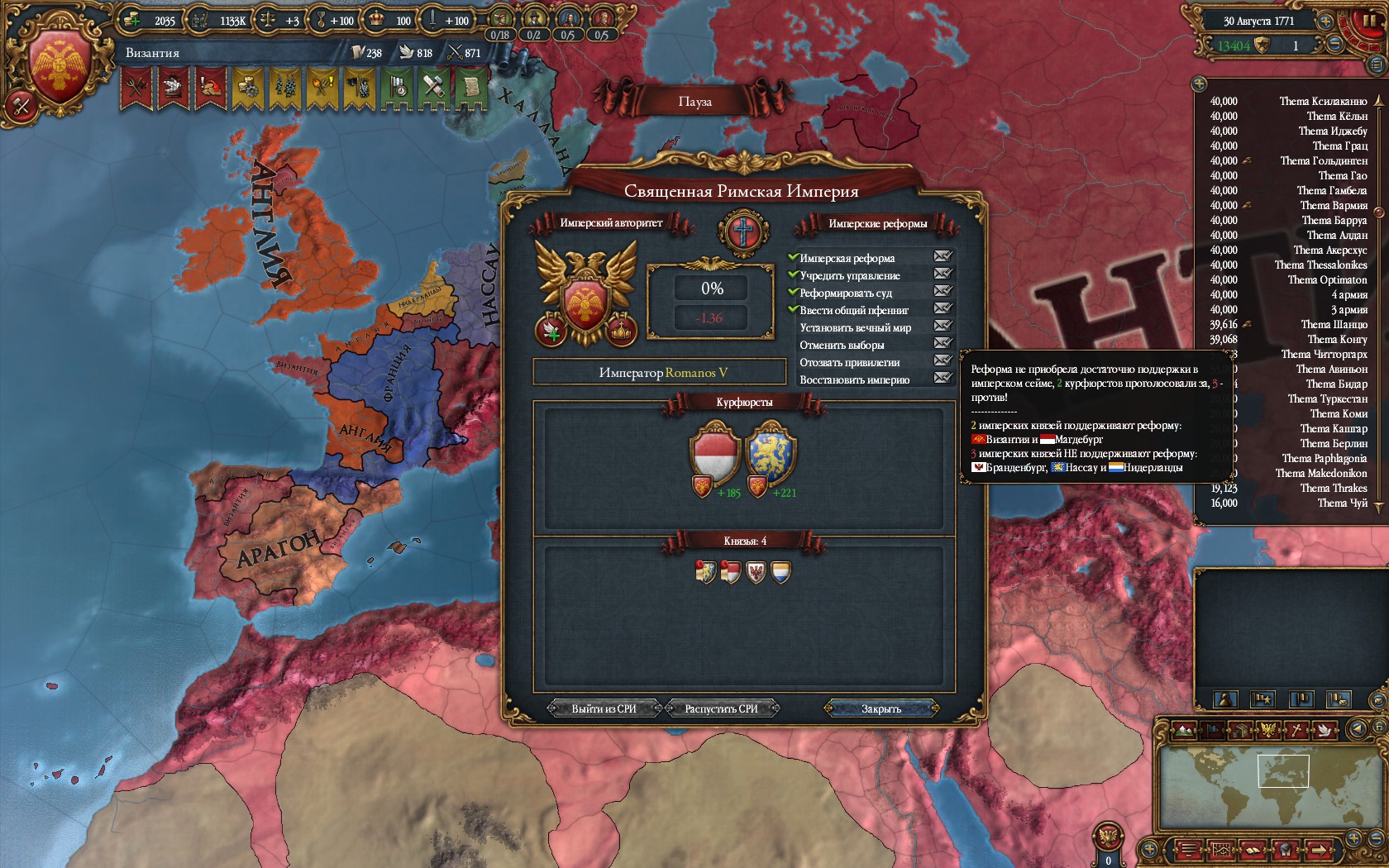Open emperor Romanos V's entry
1389x868 pixels.
(x=660, y=373)
